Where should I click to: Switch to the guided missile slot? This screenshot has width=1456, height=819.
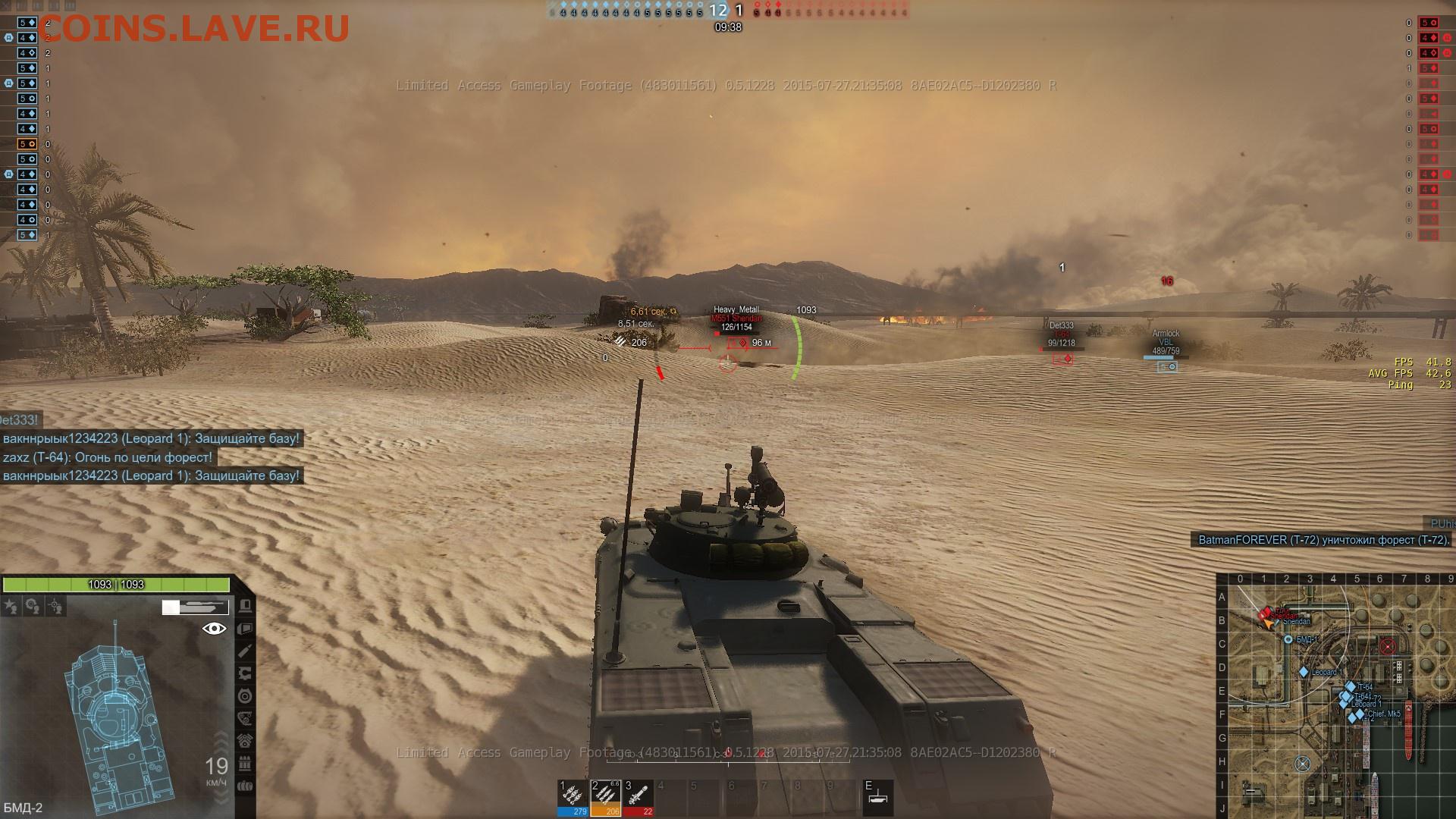coord(639,797)
